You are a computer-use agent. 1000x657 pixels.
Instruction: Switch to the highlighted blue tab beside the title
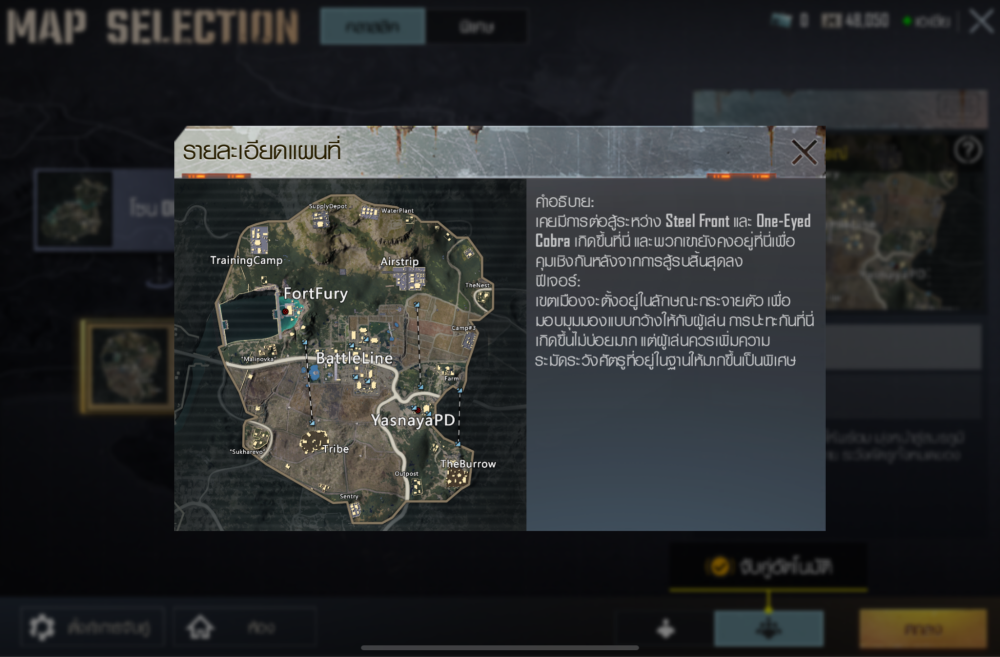tap(372, 26)
